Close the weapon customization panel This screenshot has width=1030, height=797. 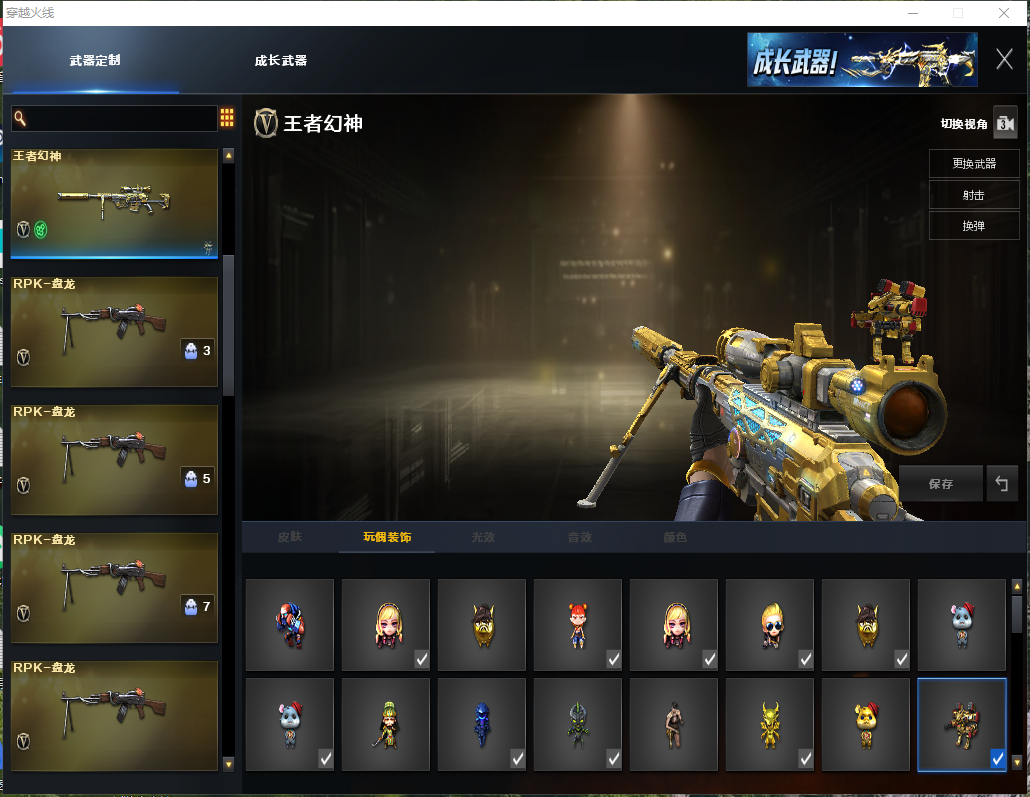[x=1004, y=59]
